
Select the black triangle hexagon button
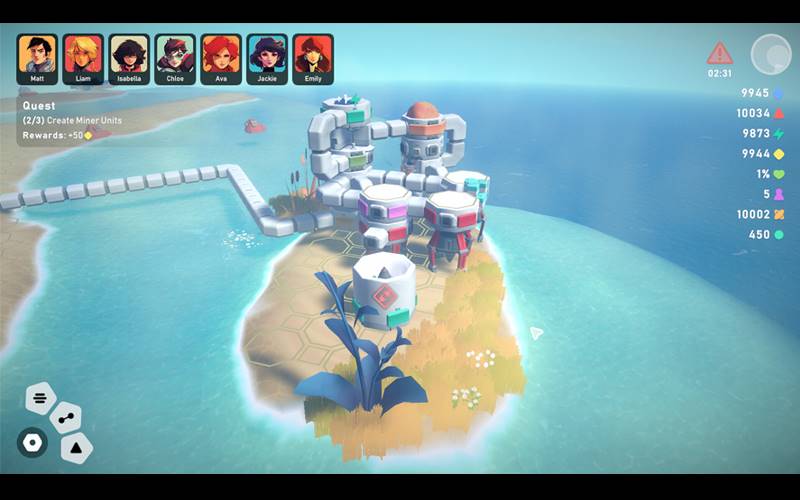coord(76,447)
